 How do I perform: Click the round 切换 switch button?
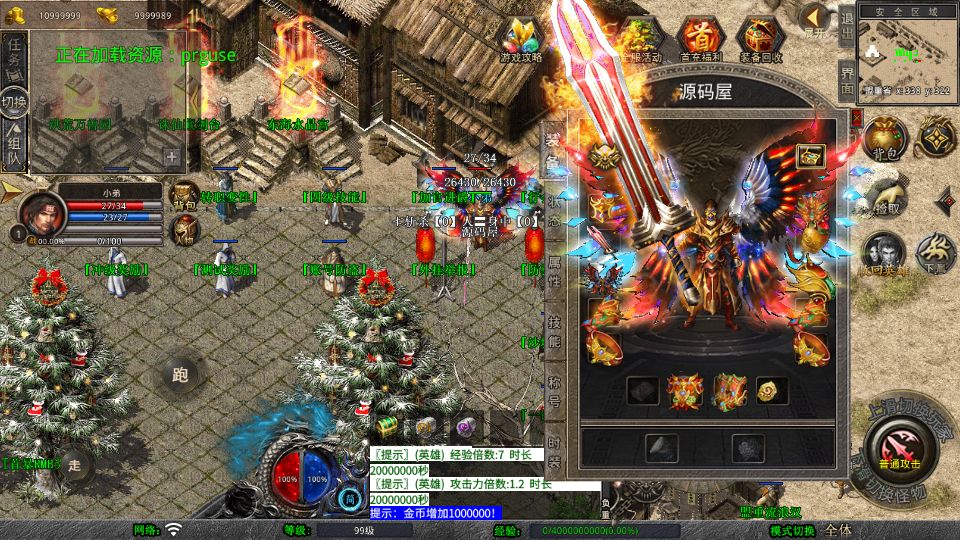coord(14,101)
